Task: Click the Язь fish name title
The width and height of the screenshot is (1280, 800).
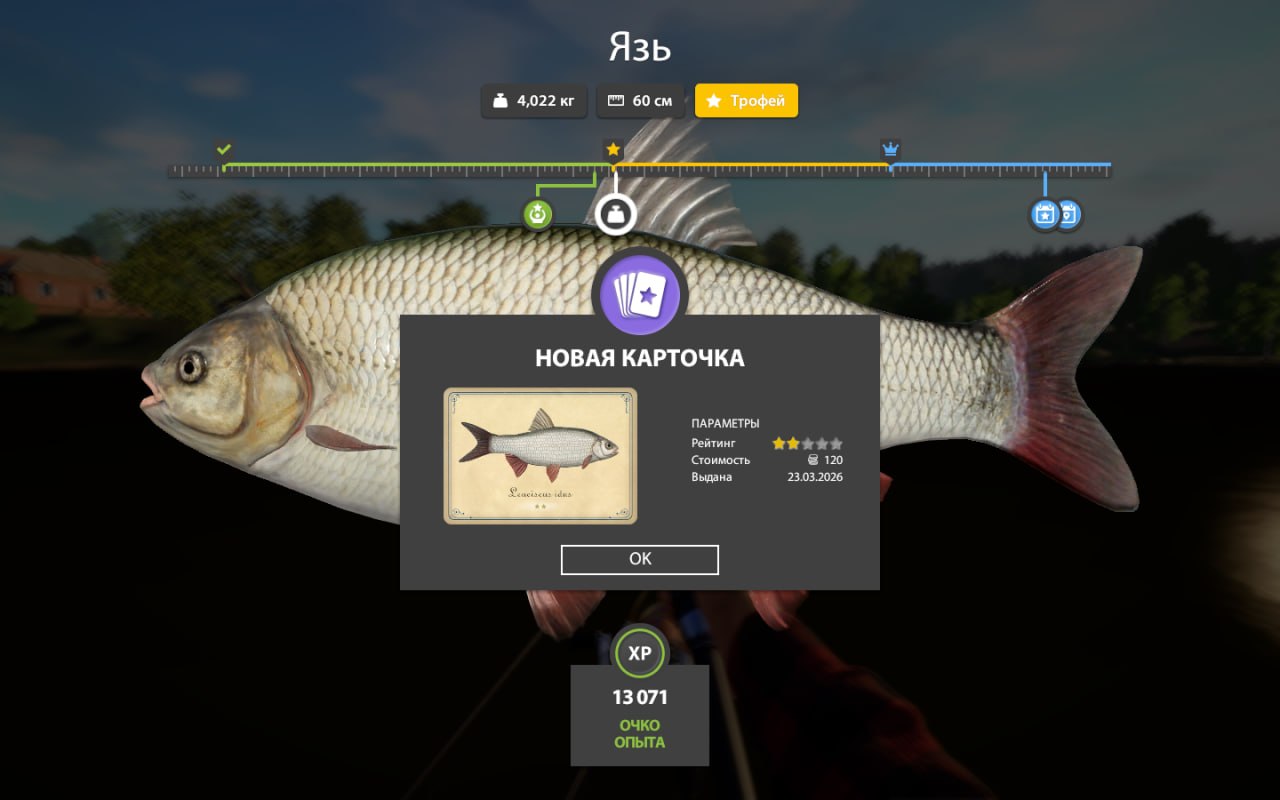Action: (x=640, y=47)
